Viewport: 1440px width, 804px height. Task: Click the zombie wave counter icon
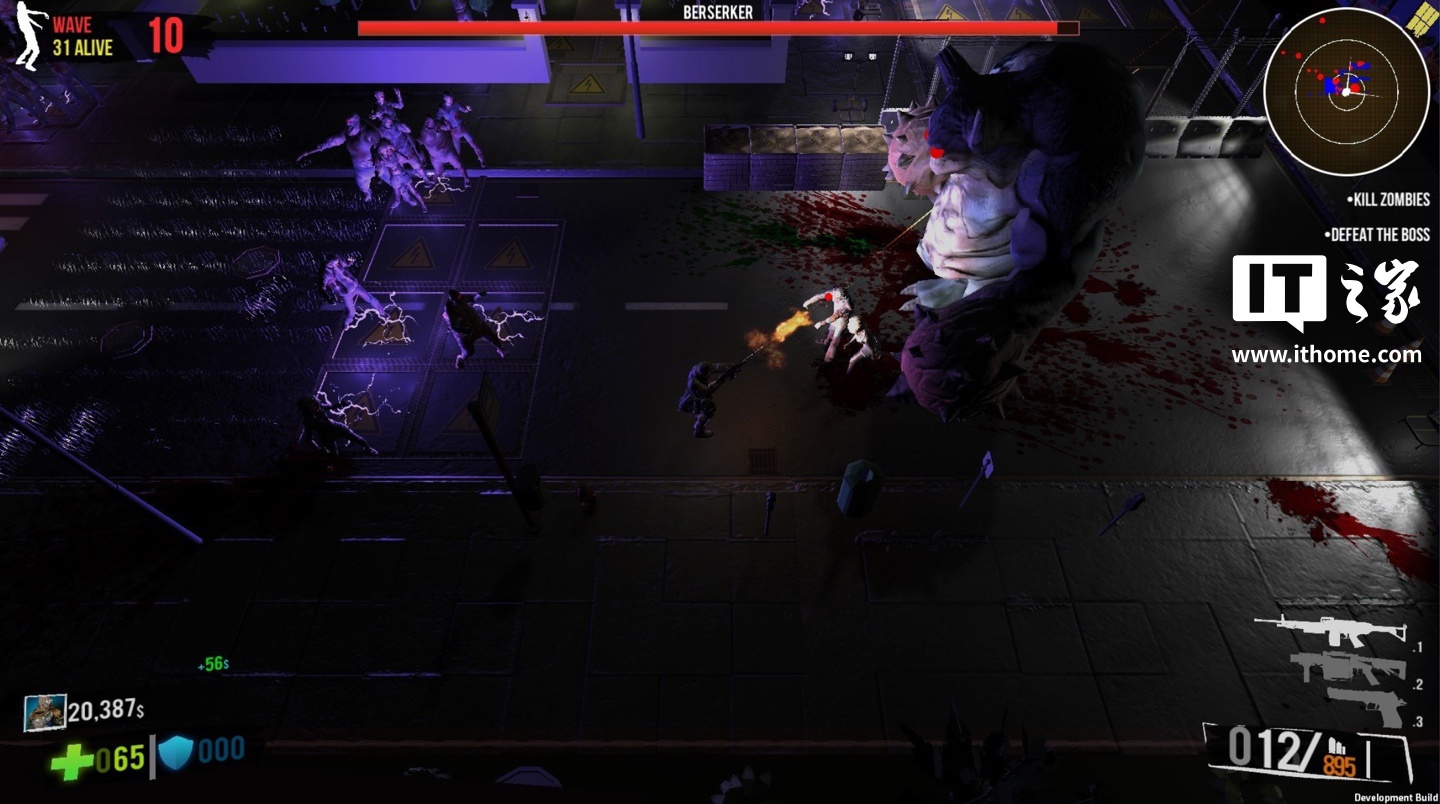(x=28, y=36)
